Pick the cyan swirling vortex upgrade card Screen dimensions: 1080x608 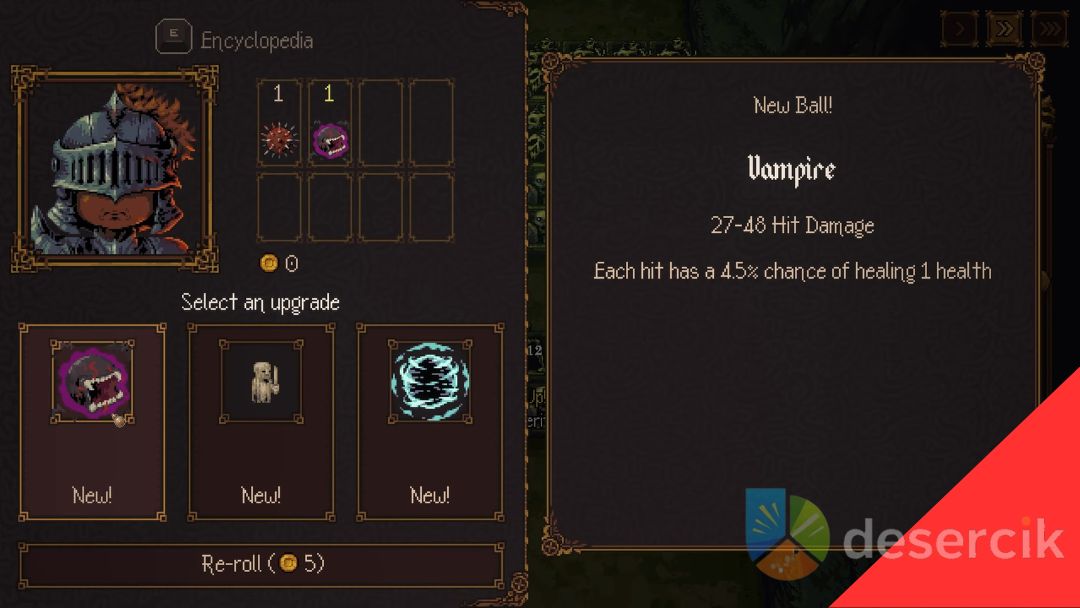[x=430, y=421]
